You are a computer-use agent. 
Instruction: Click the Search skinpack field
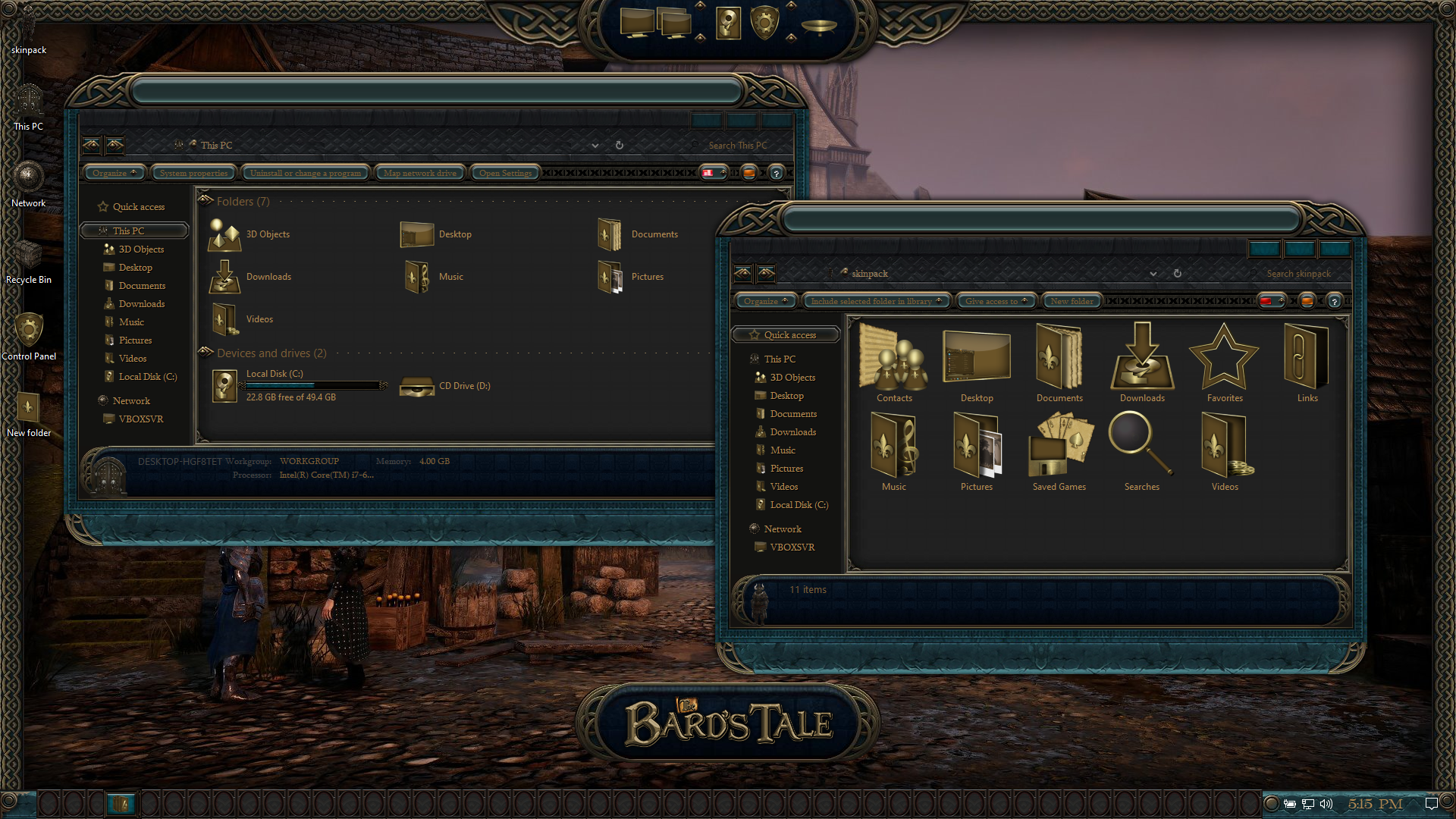[1298, 274]
